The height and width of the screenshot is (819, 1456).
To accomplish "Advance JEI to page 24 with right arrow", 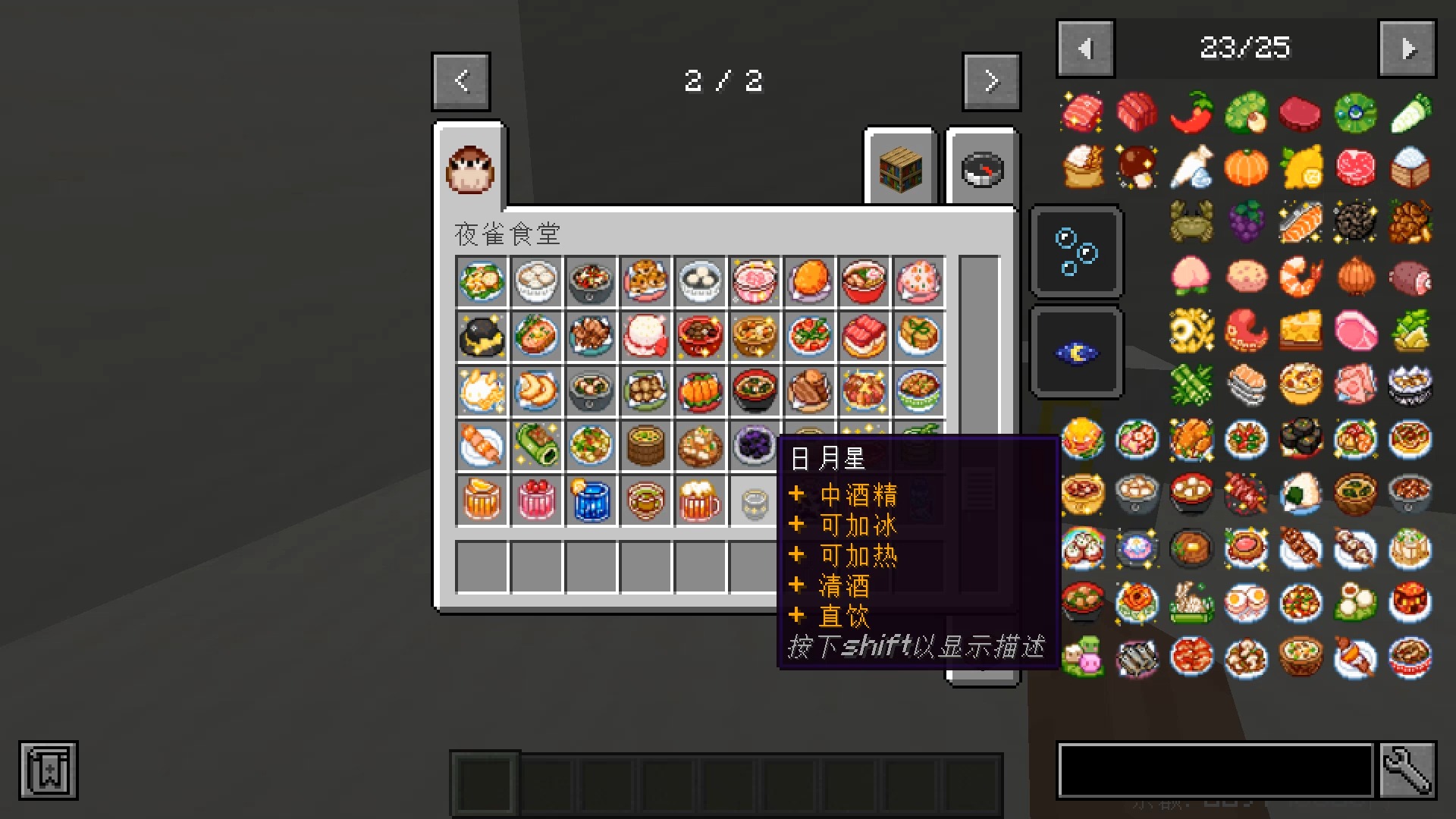I will point(1407,47).
